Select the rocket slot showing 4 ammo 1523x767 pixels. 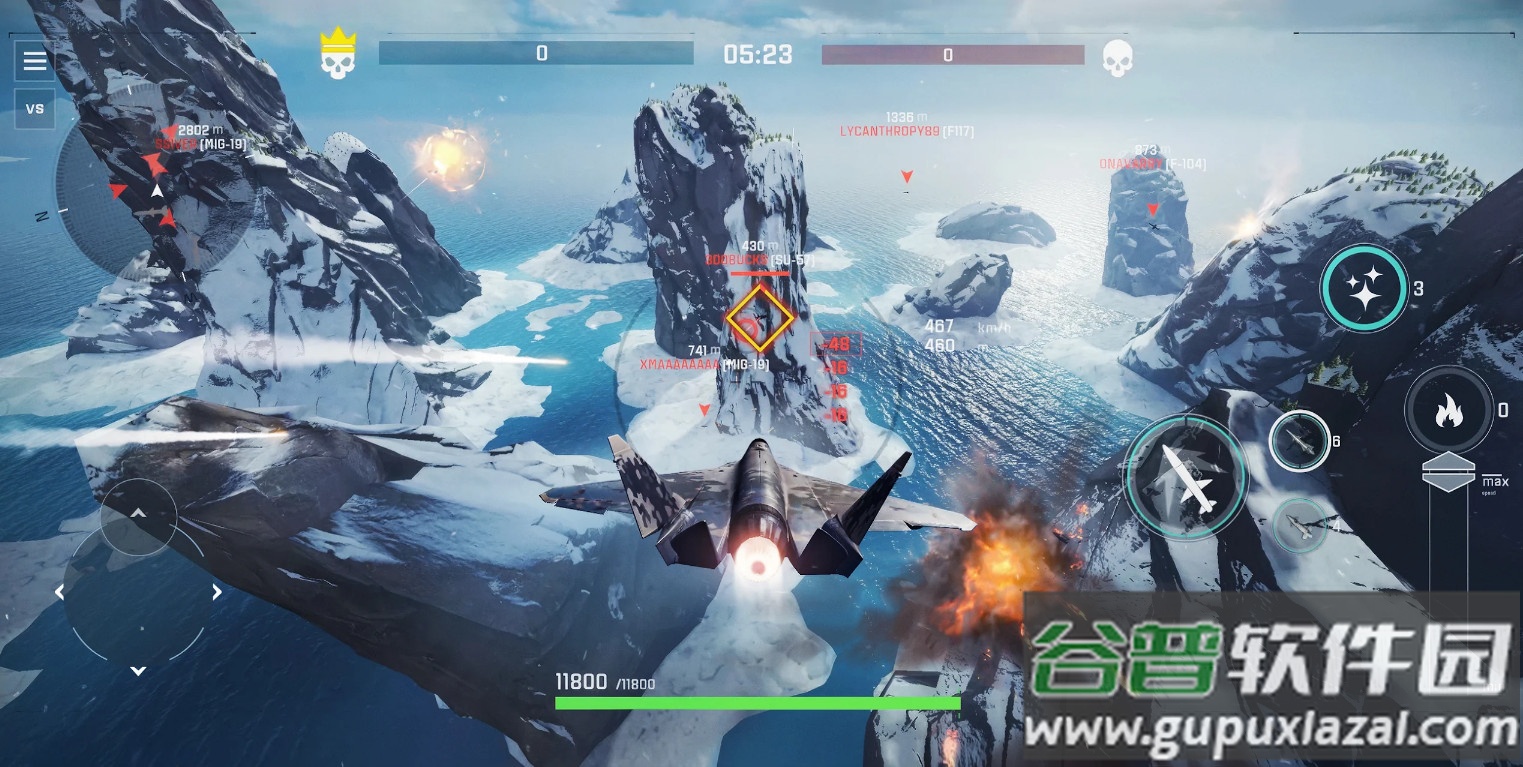pos(1299,523)
